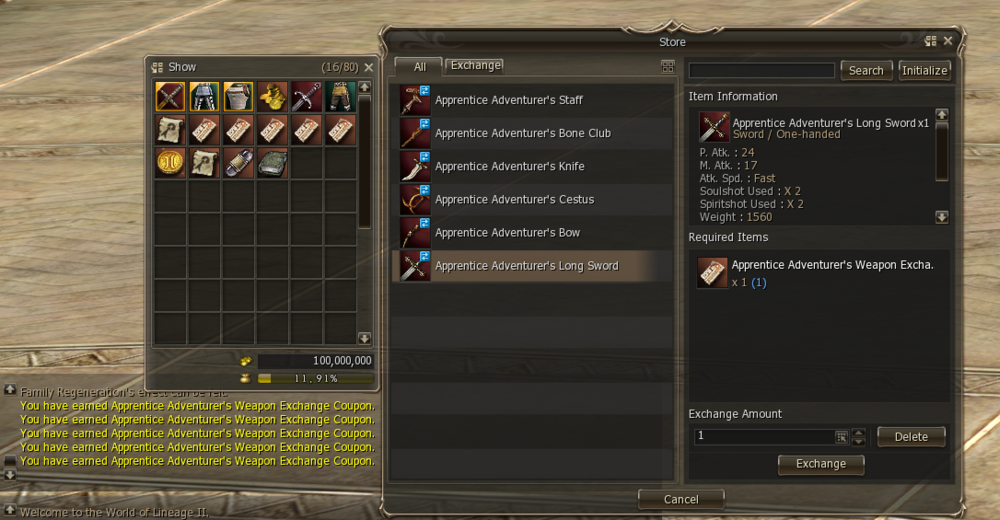Focus the store search text field
1000x520 pixels.
click(x=761, y=70)
